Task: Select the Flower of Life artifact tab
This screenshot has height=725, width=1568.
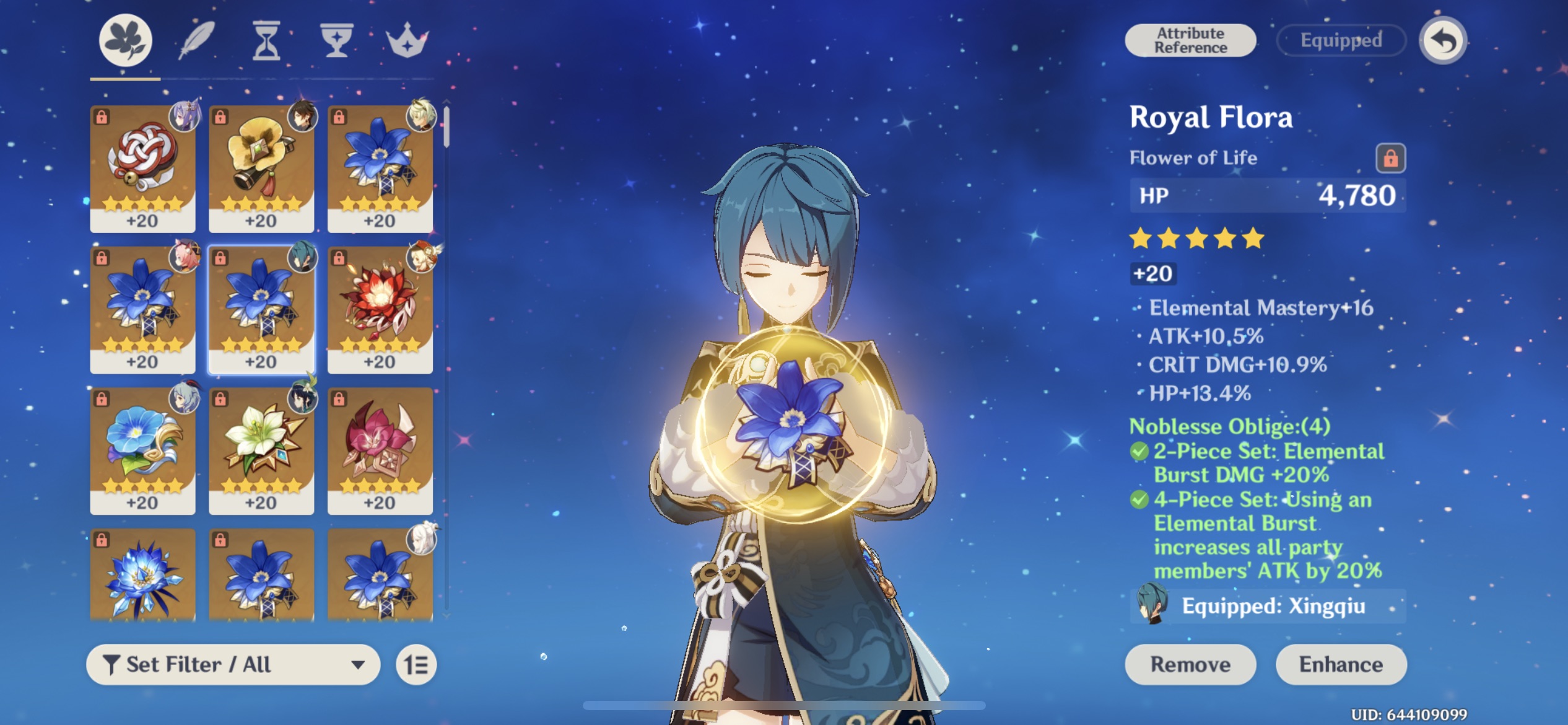Action: (x=126, y=40)
